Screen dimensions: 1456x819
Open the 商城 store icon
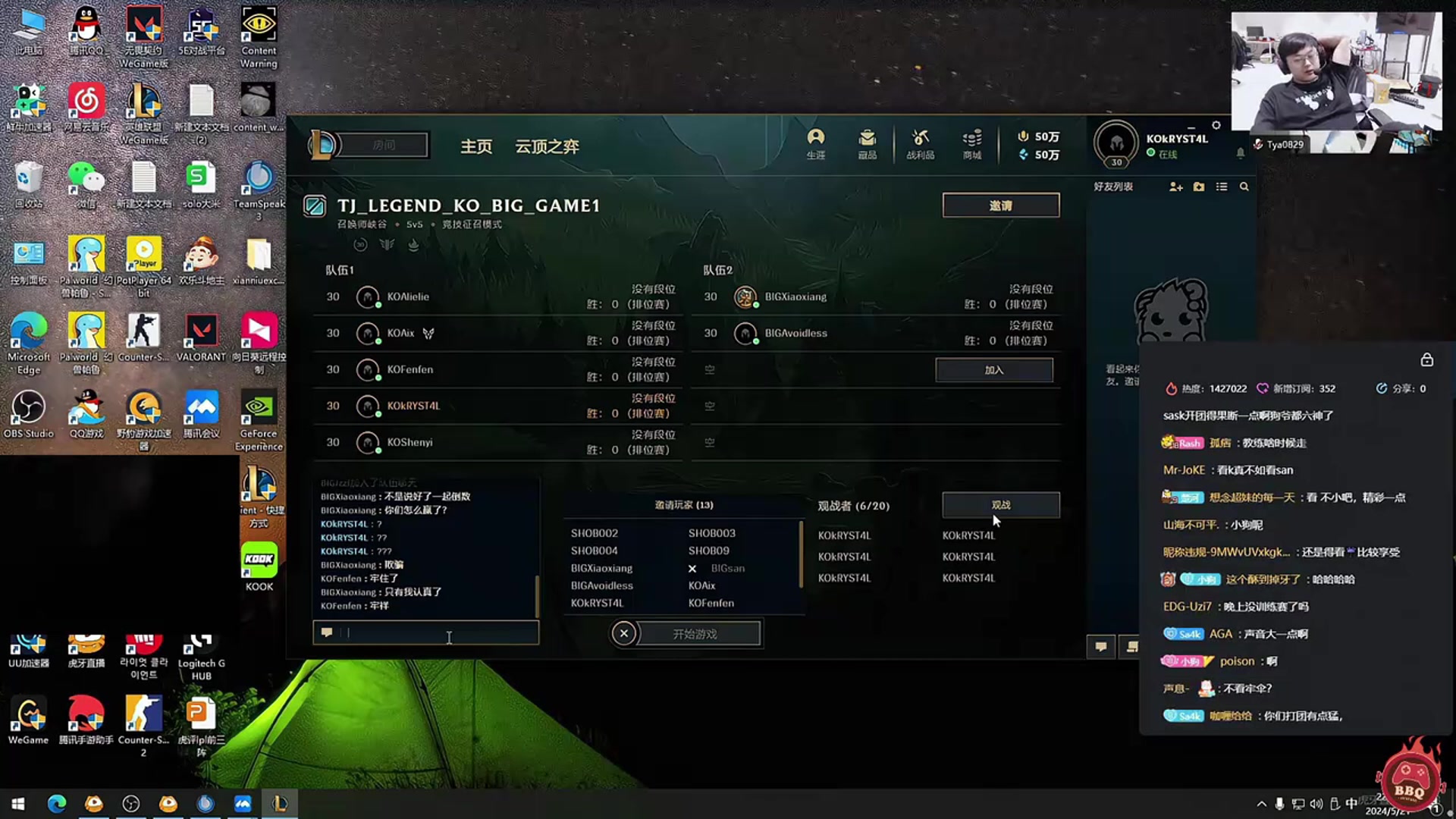click(971, 143)
